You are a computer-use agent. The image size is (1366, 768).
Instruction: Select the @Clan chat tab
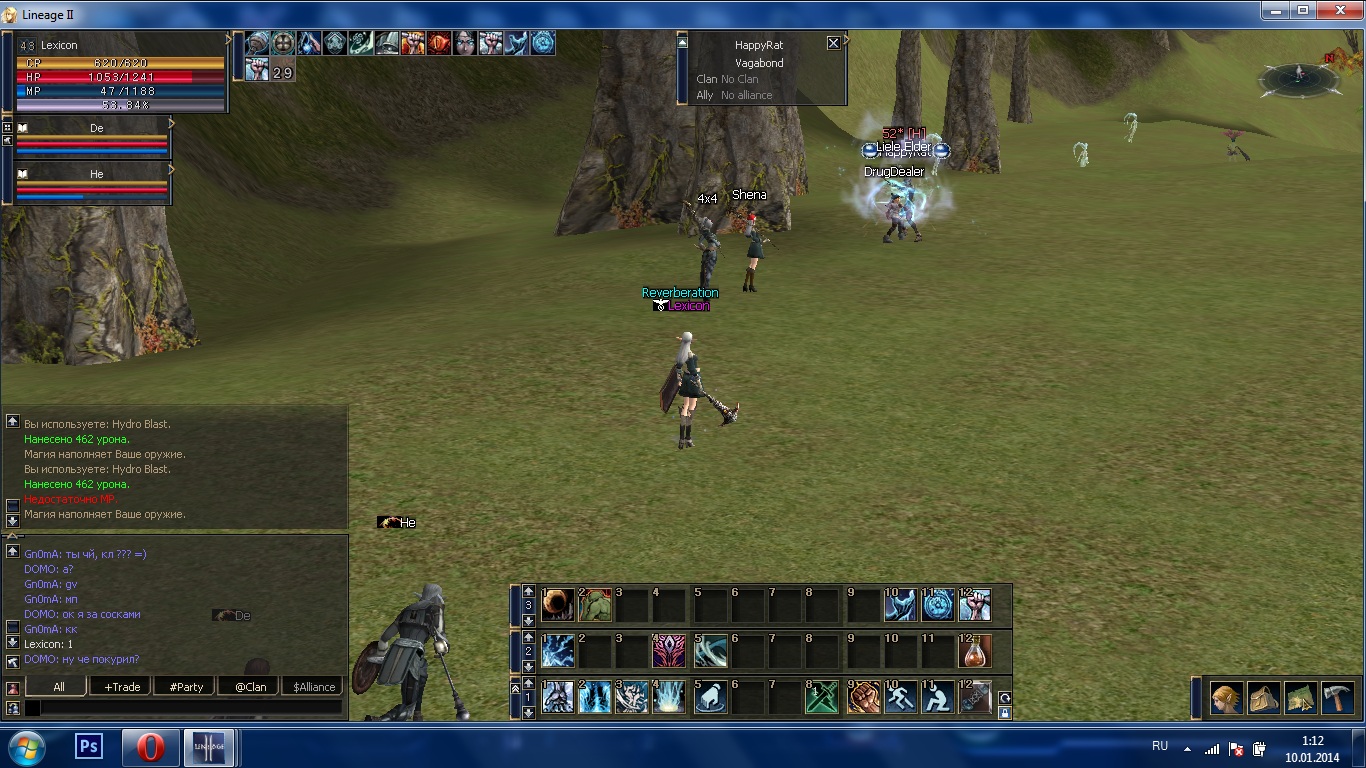(249, 687)
